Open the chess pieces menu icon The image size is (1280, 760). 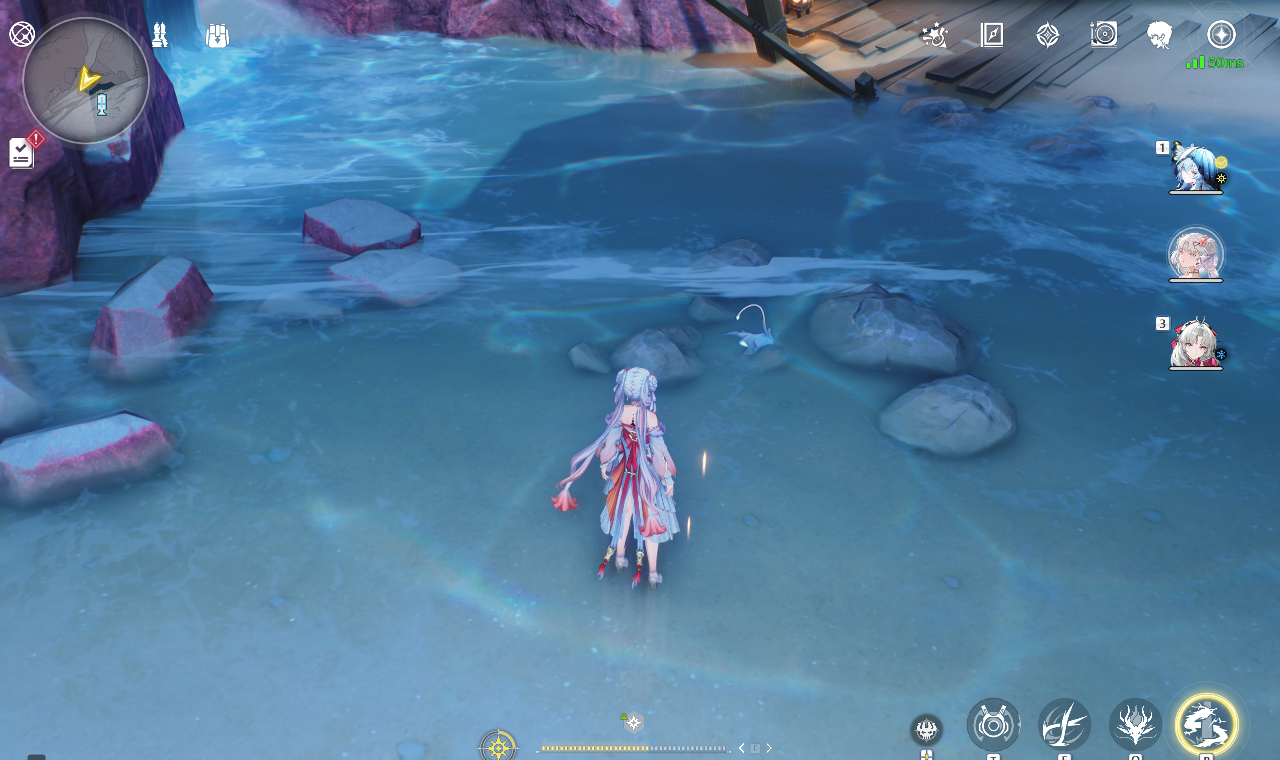(x=160, y=36)
